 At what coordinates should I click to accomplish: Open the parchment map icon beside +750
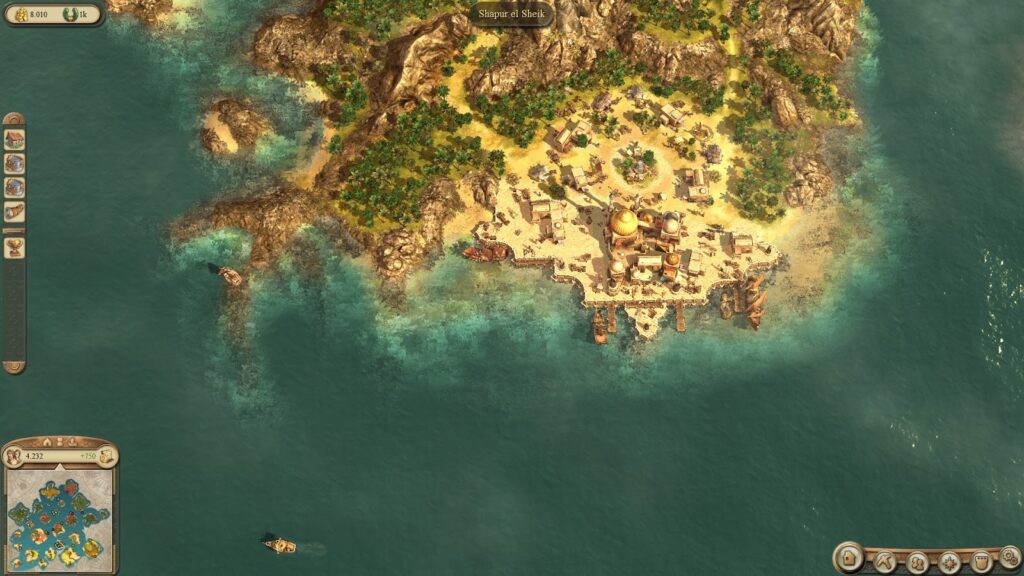click(x=105, y=457)
